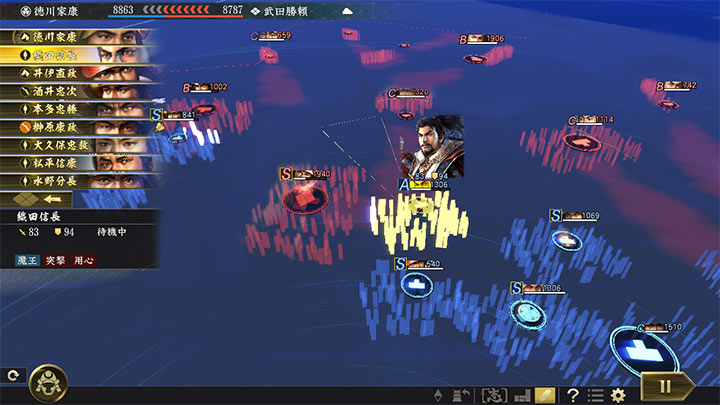Click the circular rotate arrow button
This screenshot has height=405, width=720.
pyautogui.click(x=12, y=376)
